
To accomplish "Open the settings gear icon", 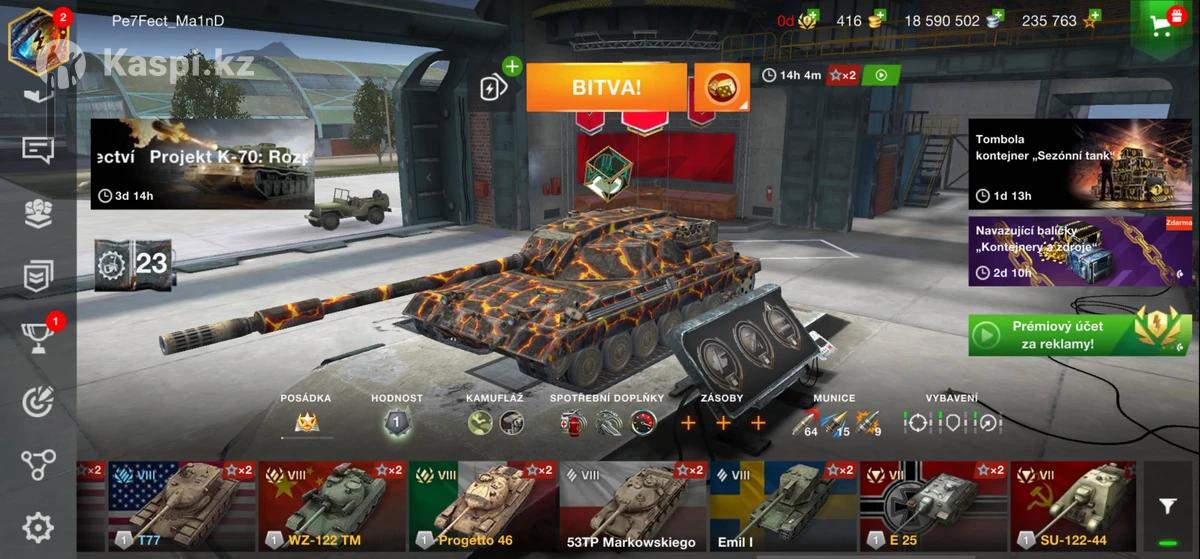I will (38, 527).
